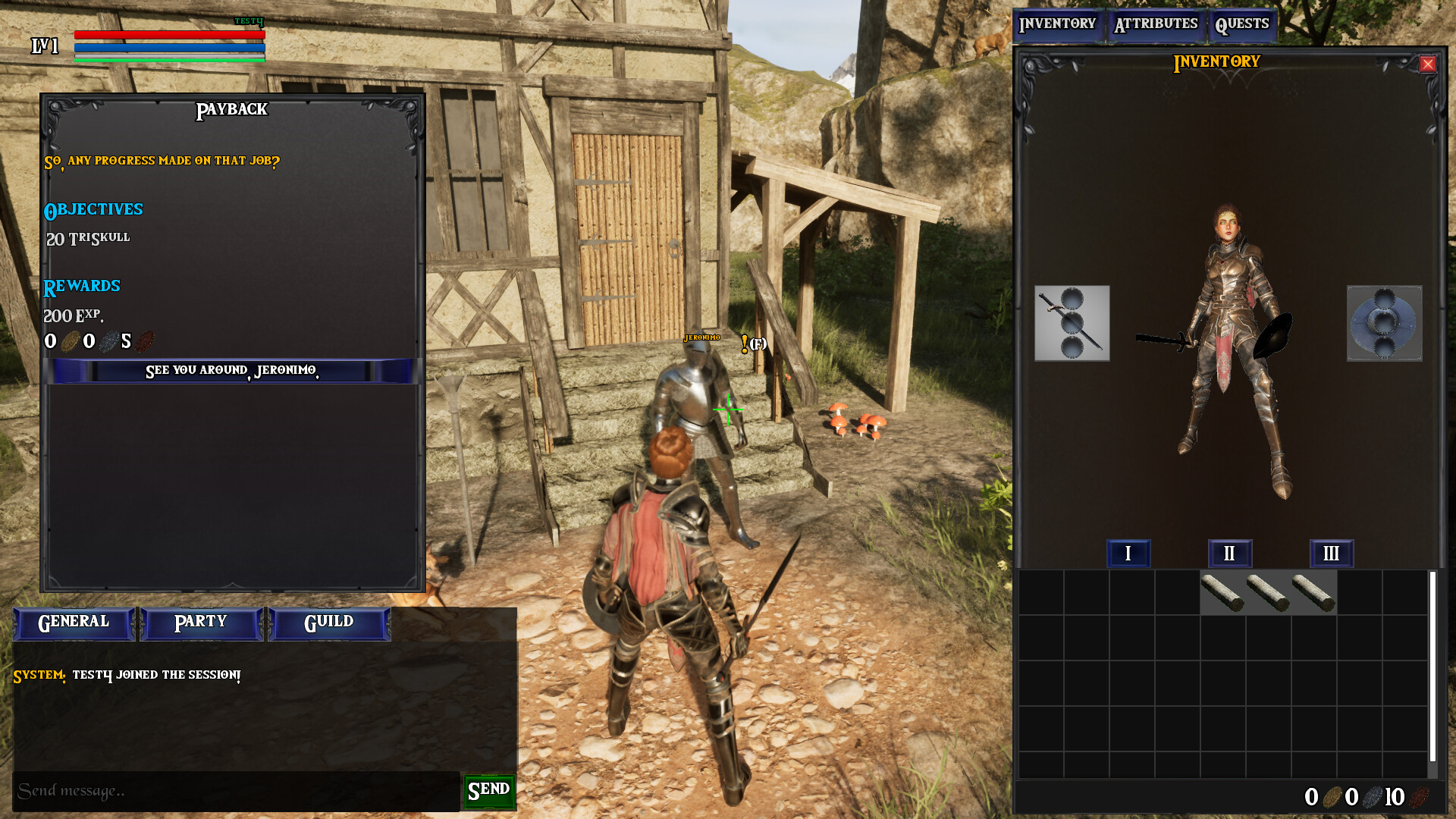Viewport: 1456px width, 819px height.
Task: Select hotbar page I
Action: [1128, 554]
